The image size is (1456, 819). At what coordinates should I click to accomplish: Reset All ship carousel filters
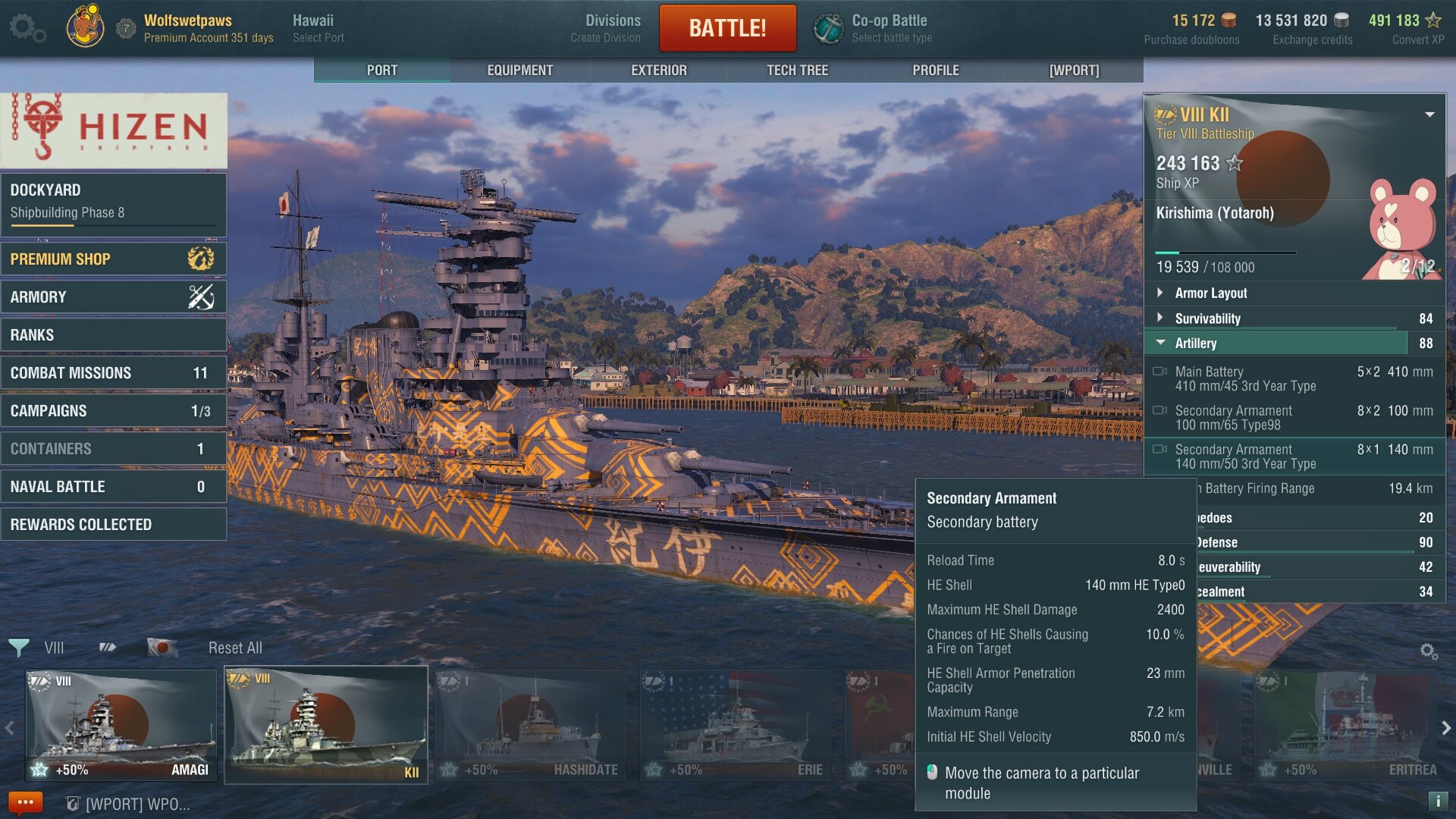[x=235, y=648]
